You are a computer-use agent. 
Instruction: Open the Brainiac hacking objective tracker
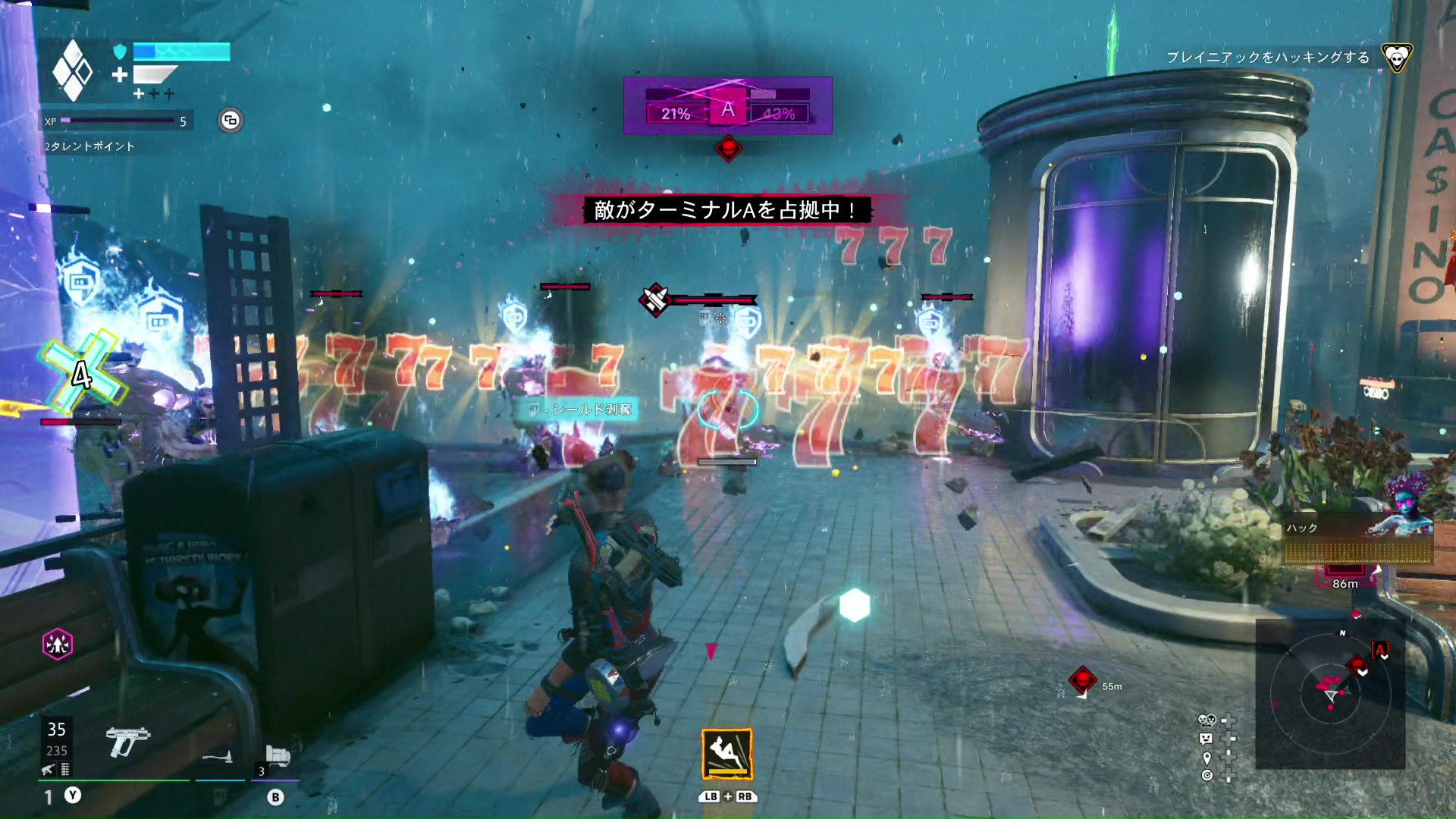pyautogui.click(x=1267, y=58)
